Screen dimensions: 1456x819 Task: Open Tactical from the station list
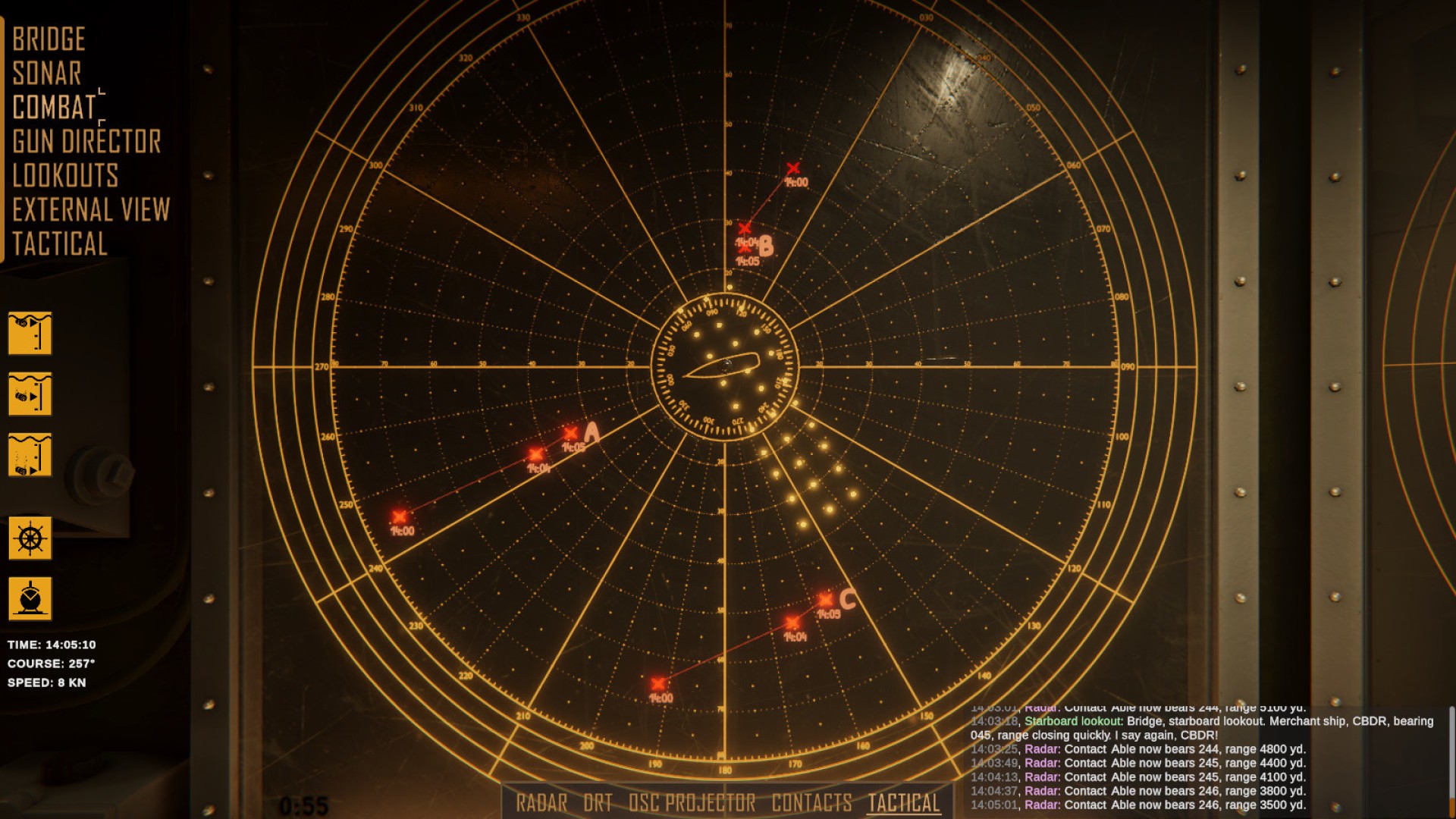60,244
